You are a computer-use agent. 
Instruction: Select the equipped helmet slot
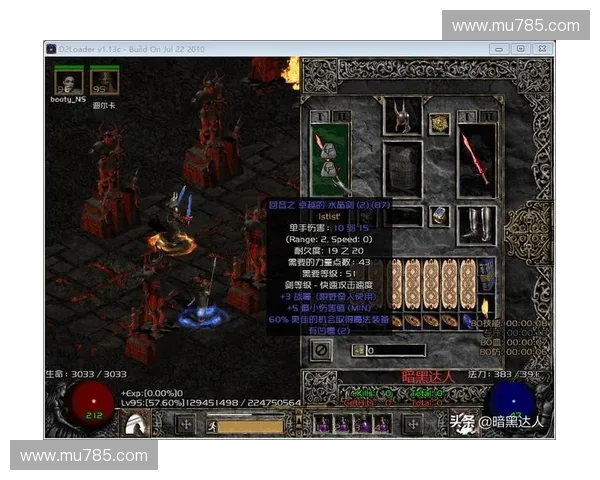tap(401, 116)
